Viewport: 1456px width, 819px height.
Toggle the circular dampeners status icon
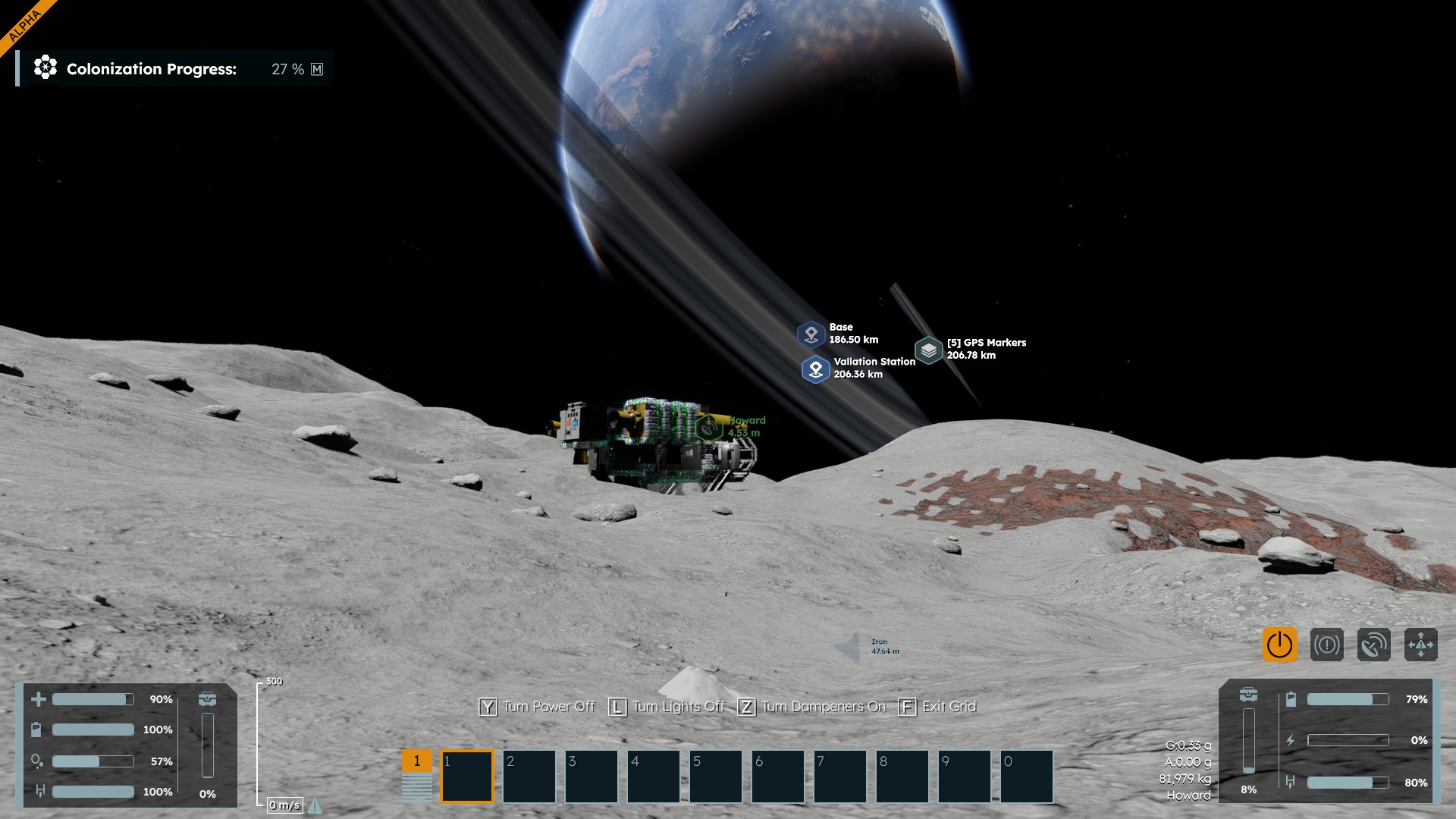1326,645
